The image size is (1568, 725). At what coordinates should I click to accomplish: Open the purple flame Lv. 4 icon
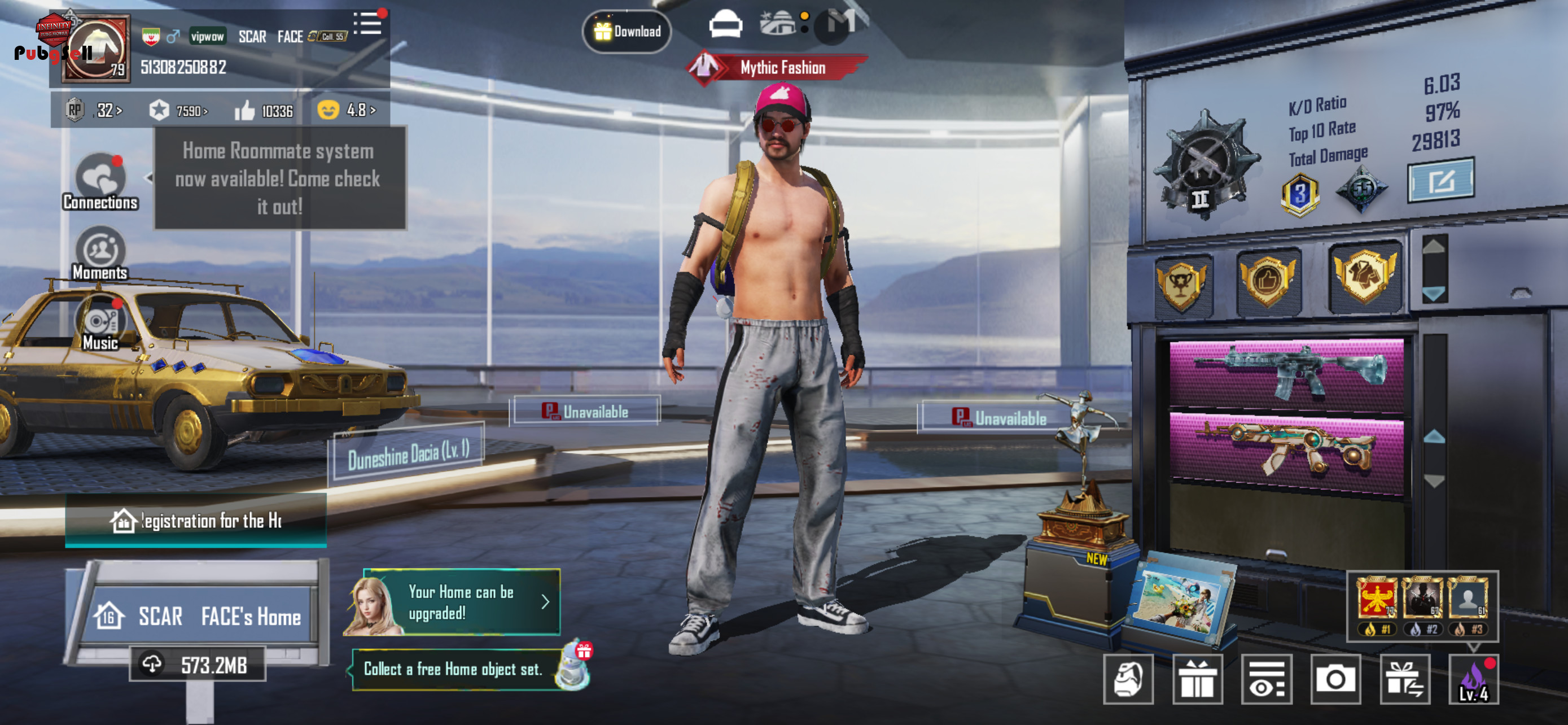[1473, 679]
